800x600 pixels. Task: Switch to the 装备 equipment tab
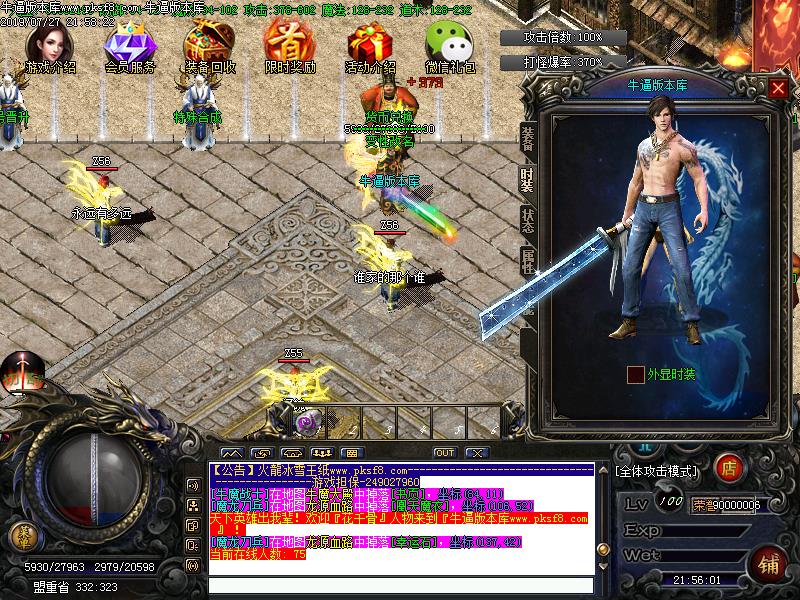point(527,139)
